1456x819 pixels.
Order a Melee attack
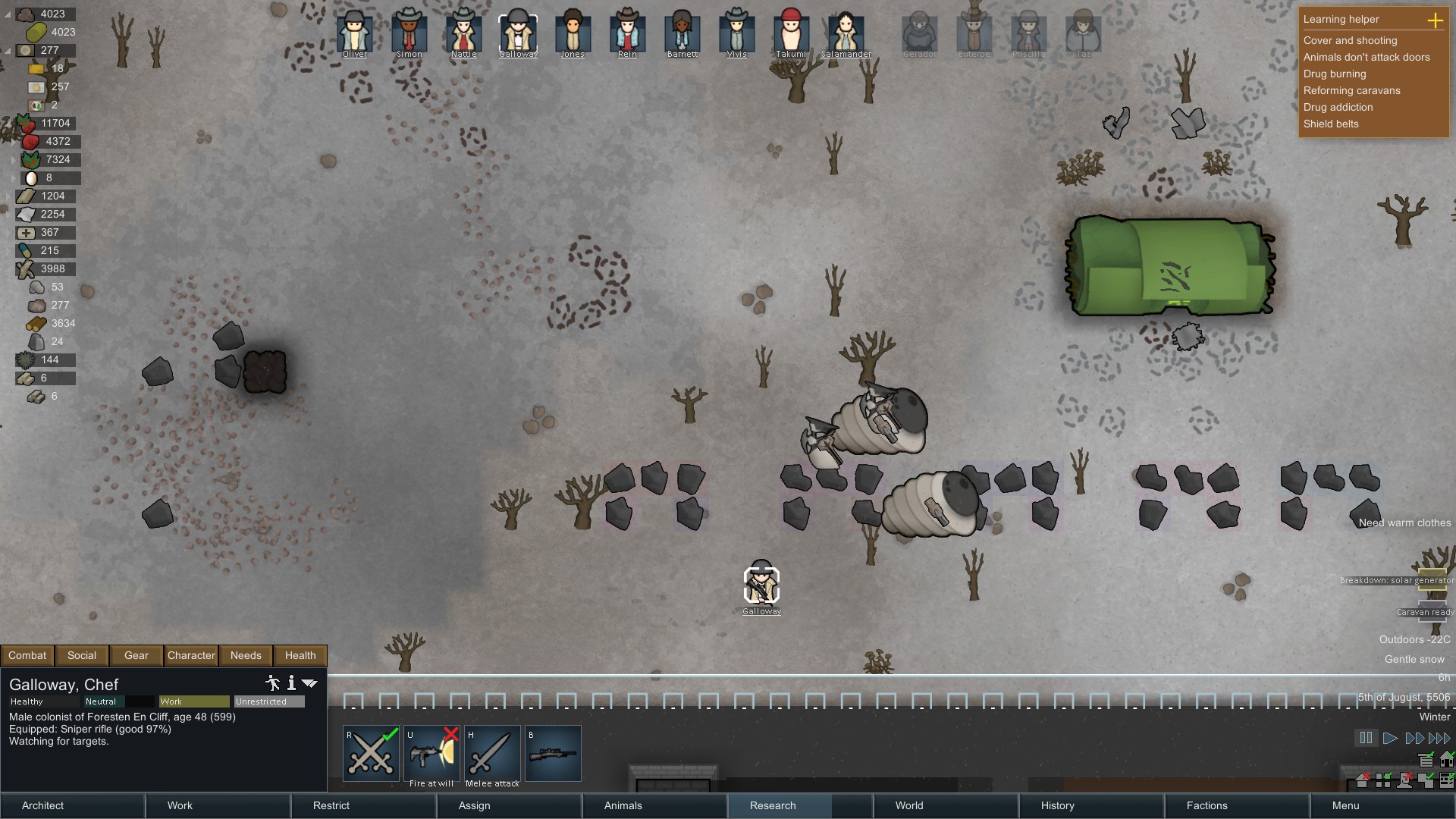pyautogui.click(x=492, y=754)
